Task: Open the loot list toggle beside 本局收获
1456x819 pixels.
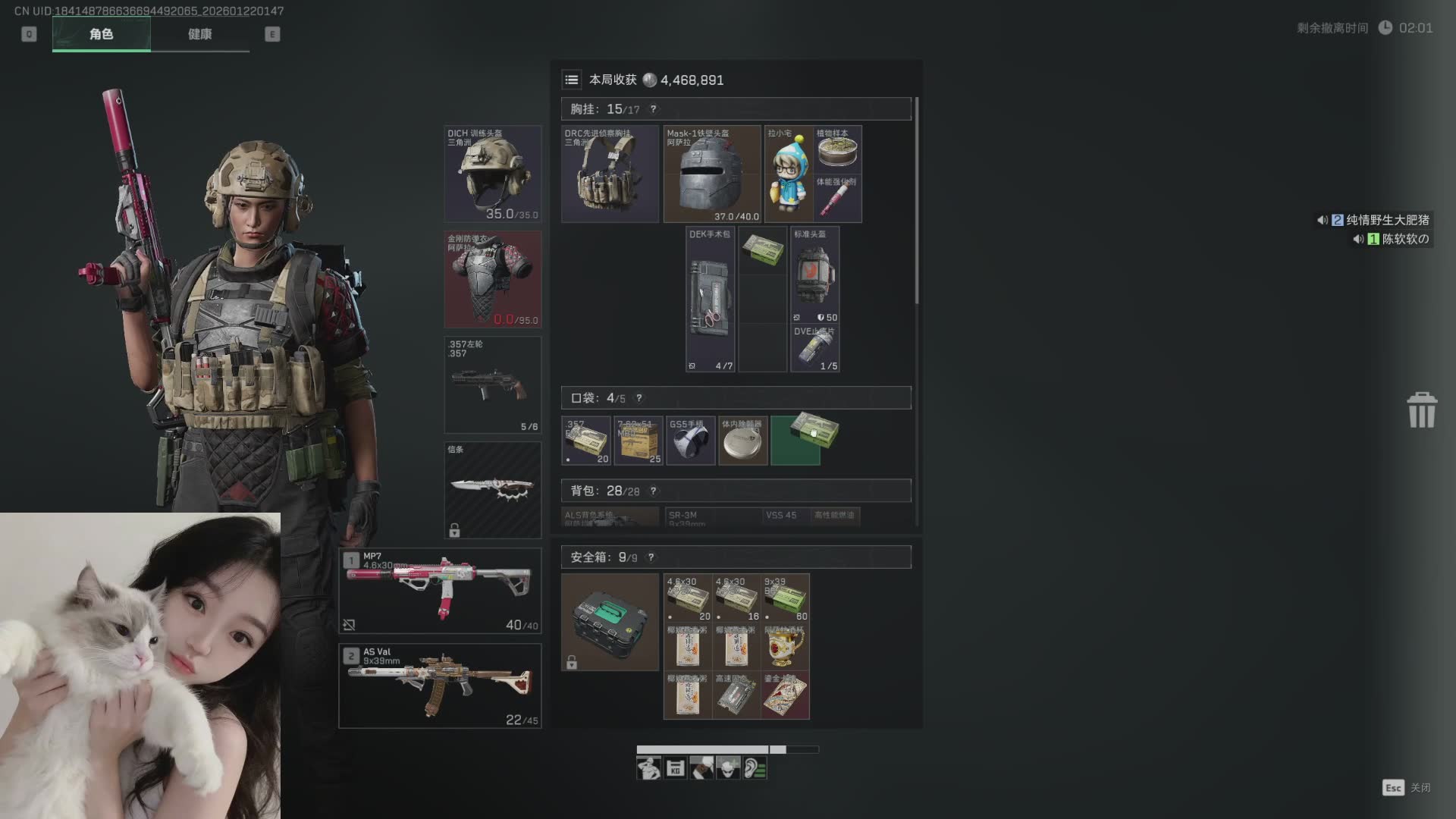Action: 572,80
